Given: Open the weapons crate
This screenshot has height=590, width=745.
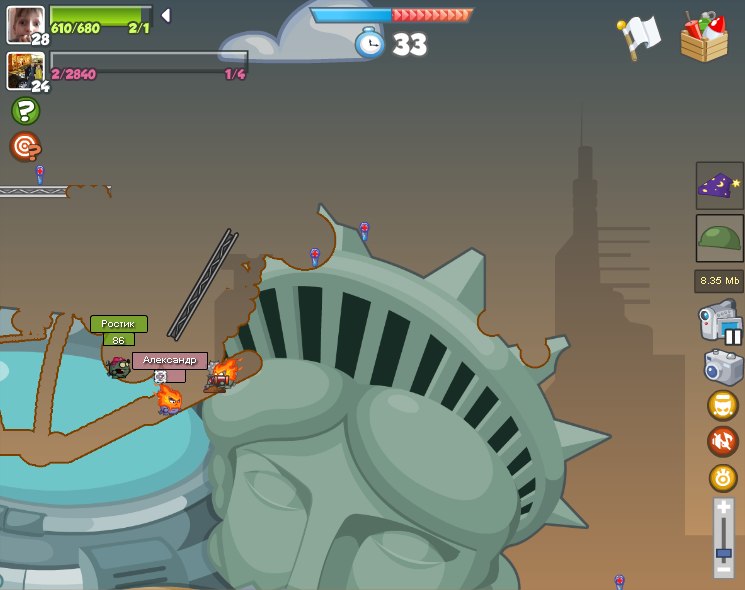Looking at the screenshot, I should (x=704, y=38).
